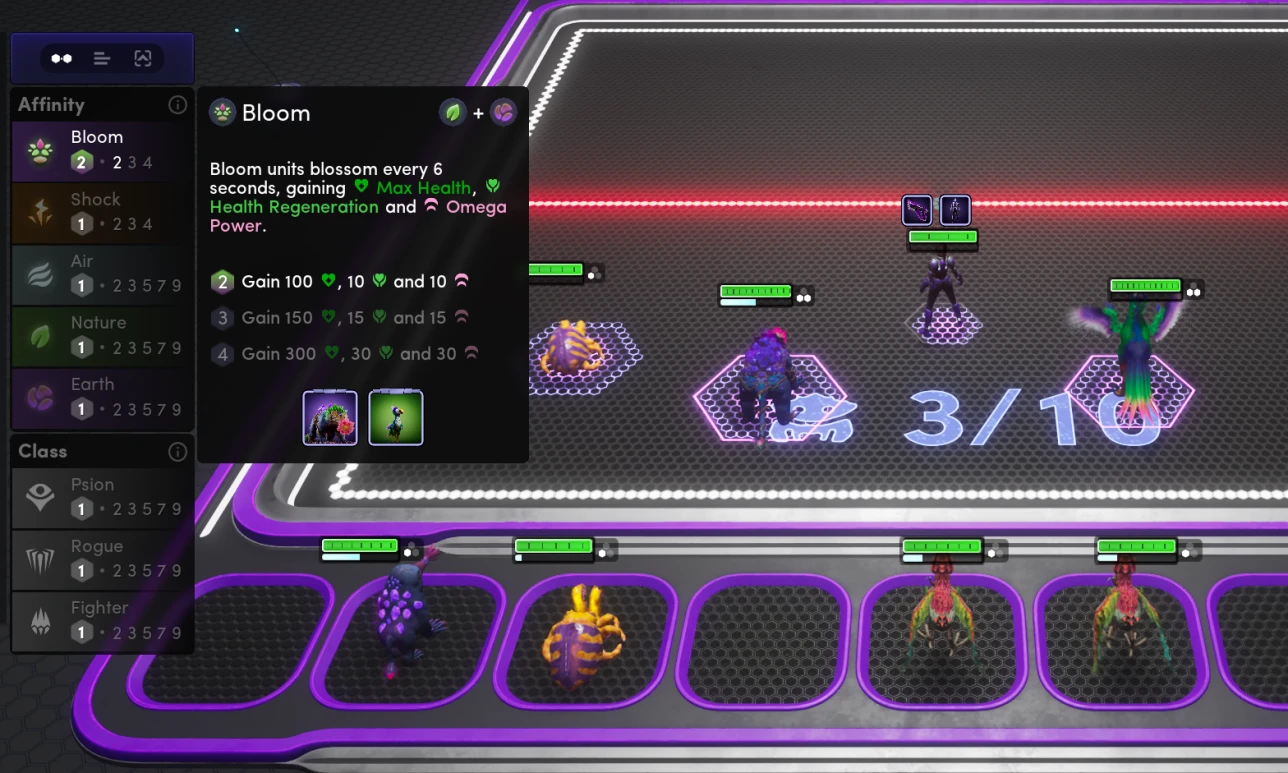Choose the Air affinity entry

pyautogui.click(x=102, y=274)
